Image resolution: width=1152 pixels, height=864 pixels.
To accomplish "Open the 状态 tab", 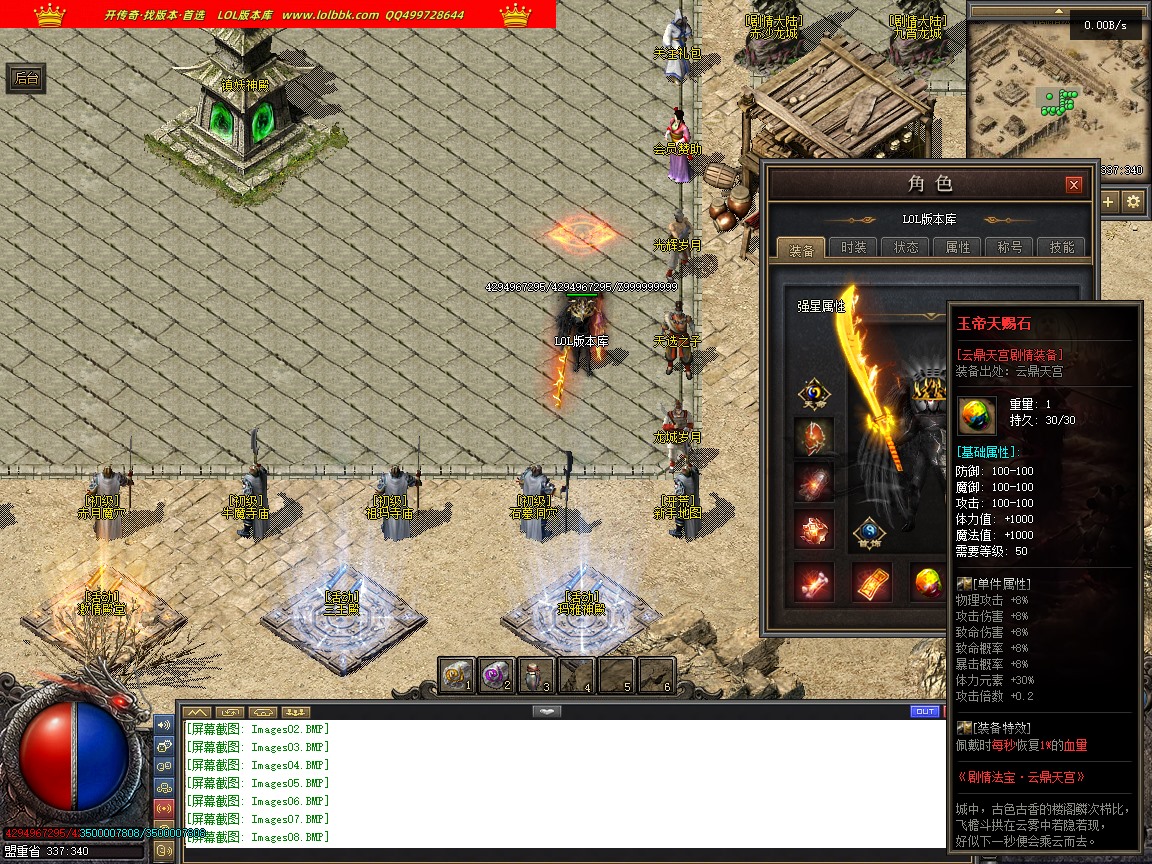I will tap(906, 248).
